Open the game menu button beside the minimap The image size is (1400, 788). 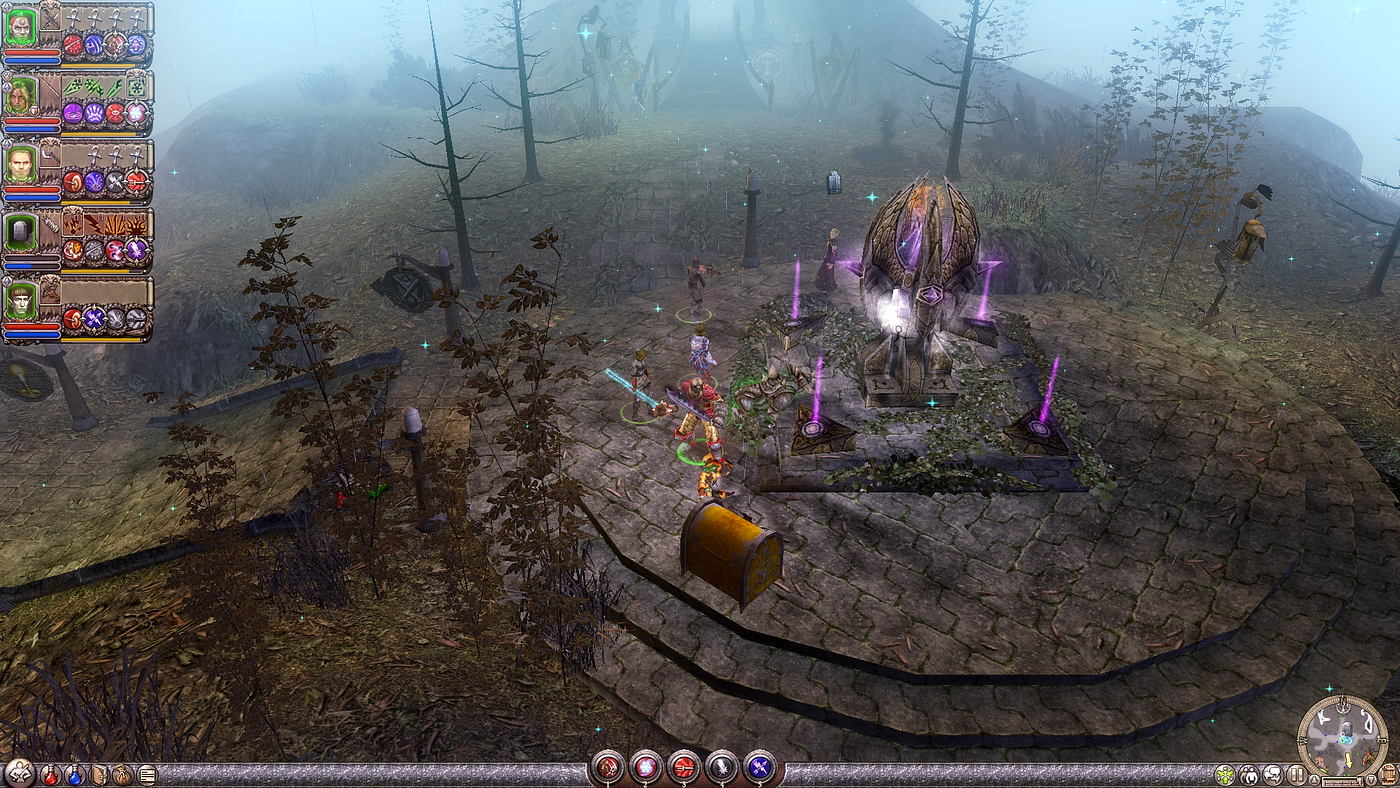point(1387,774)
